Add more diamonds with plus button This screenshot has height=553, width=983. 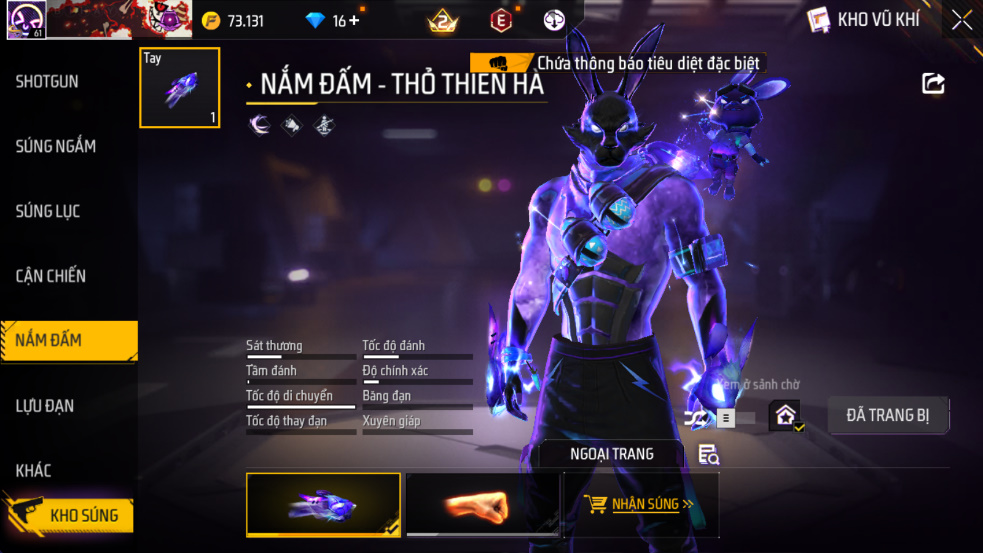[x=354, y=21]
